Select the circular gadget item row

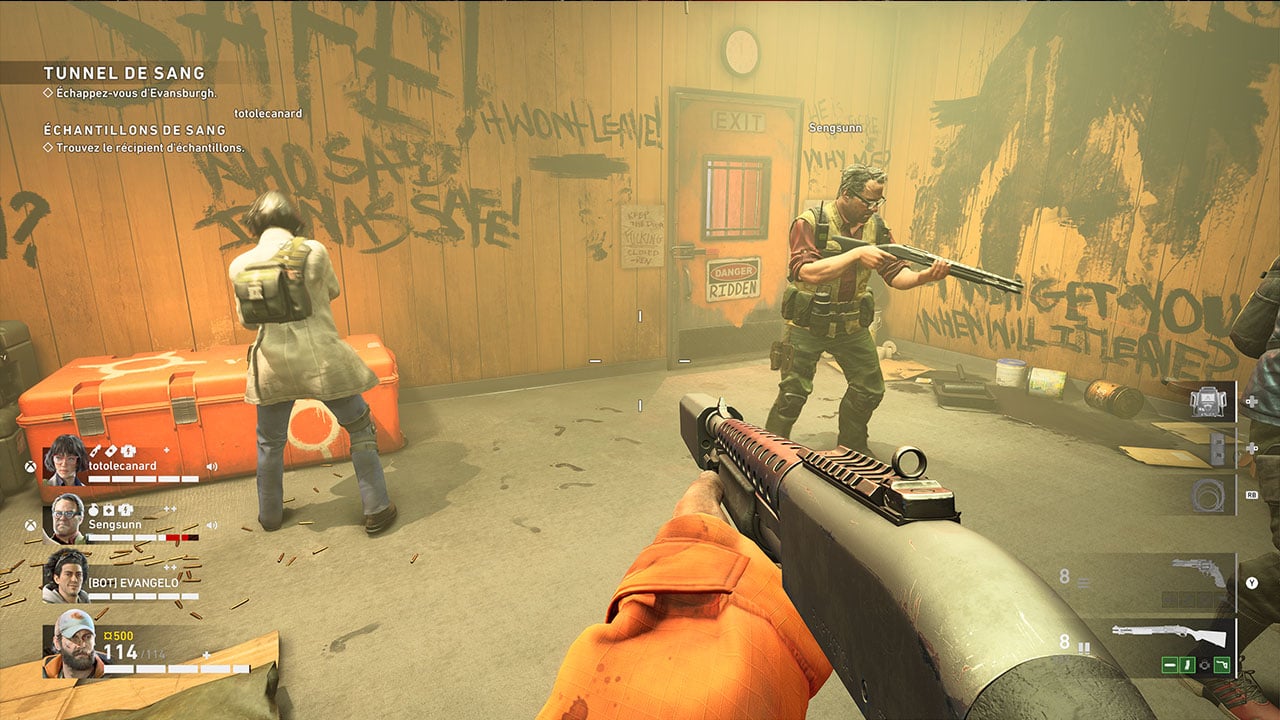pos(1210,494)
